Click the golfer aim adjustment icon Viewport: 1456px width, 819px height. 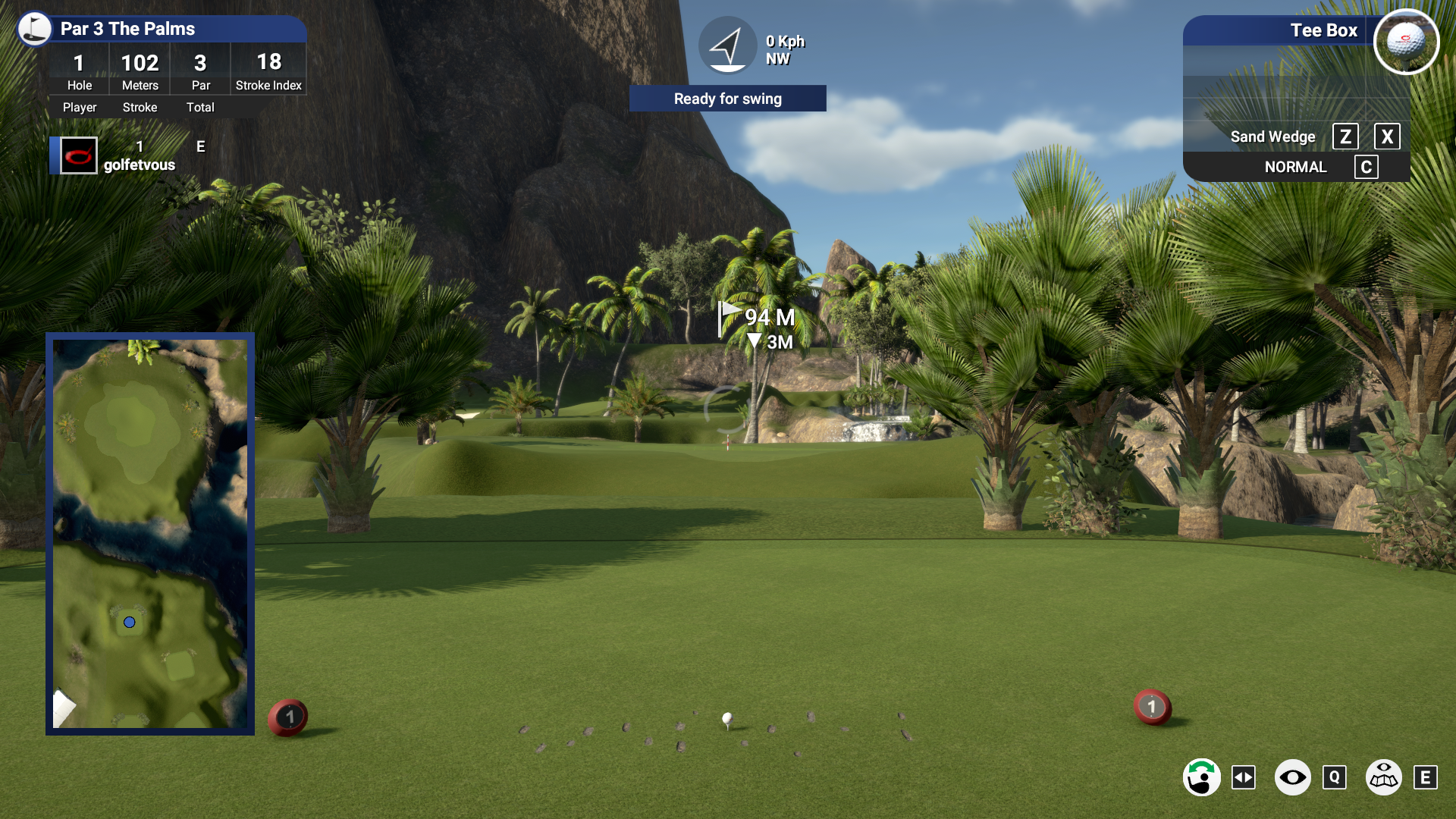point(1202,777)
